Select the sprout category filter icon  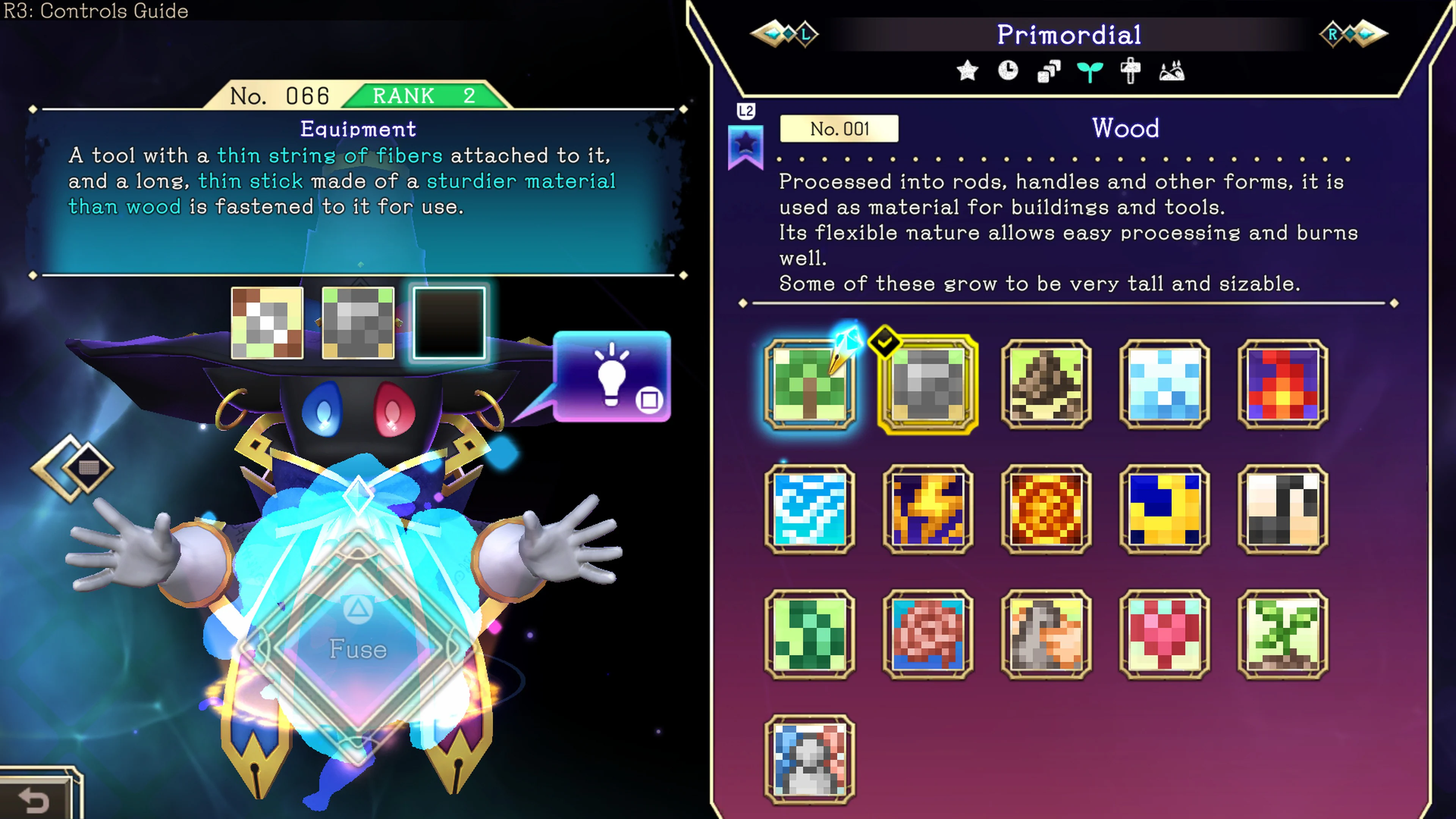tap(1090, 71)
